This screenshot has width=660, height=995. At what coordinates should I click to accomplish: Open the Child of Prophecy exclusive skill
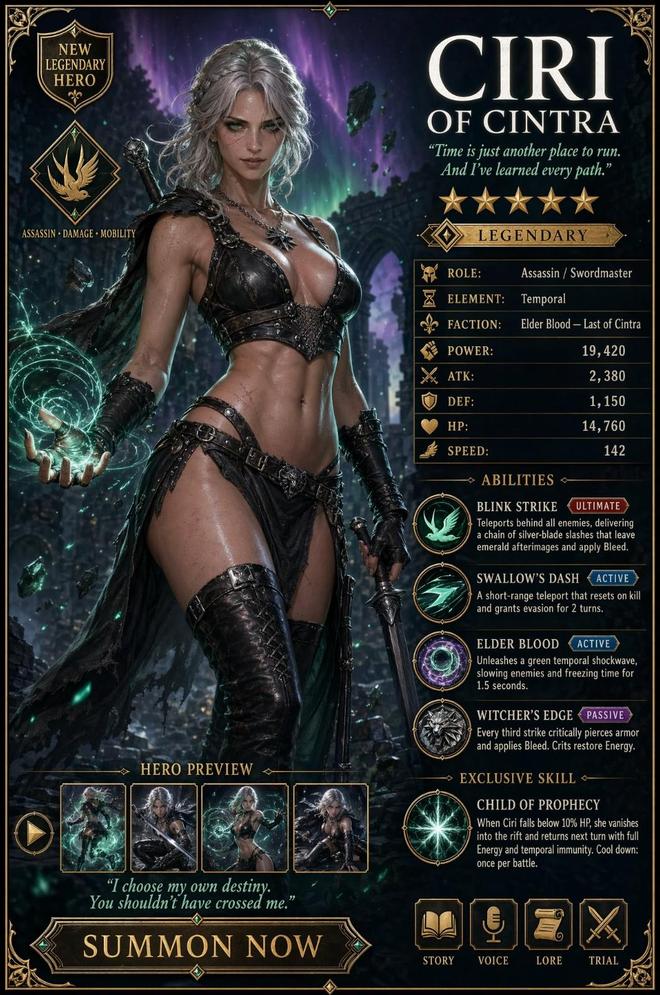tap(435, 826)
